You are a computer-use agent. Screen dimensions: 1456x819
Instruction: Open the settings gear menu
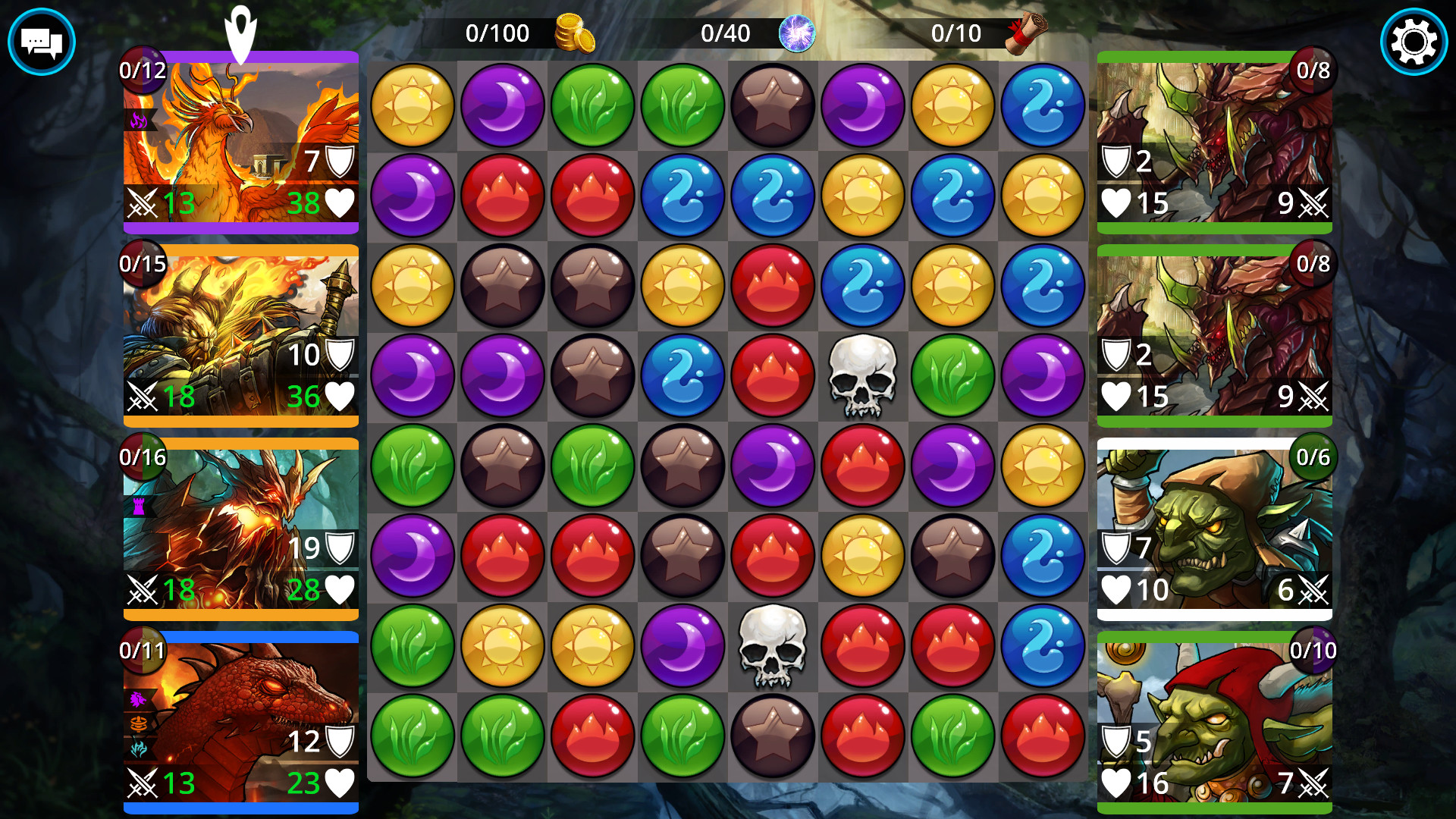[1414, 42]
